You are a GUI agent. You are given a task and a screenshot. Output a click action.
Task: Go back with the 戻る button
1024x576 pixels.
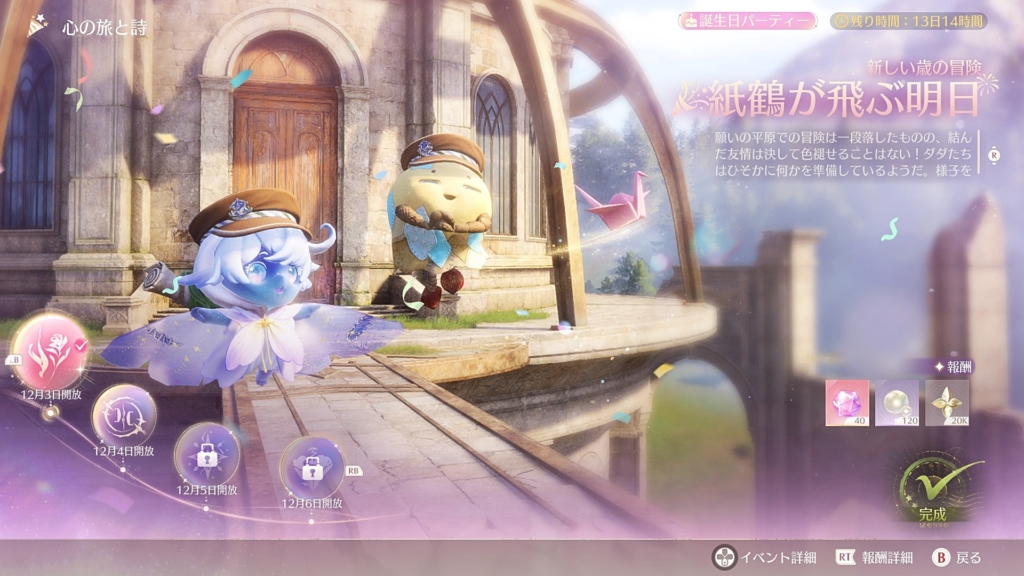point(957,557)
